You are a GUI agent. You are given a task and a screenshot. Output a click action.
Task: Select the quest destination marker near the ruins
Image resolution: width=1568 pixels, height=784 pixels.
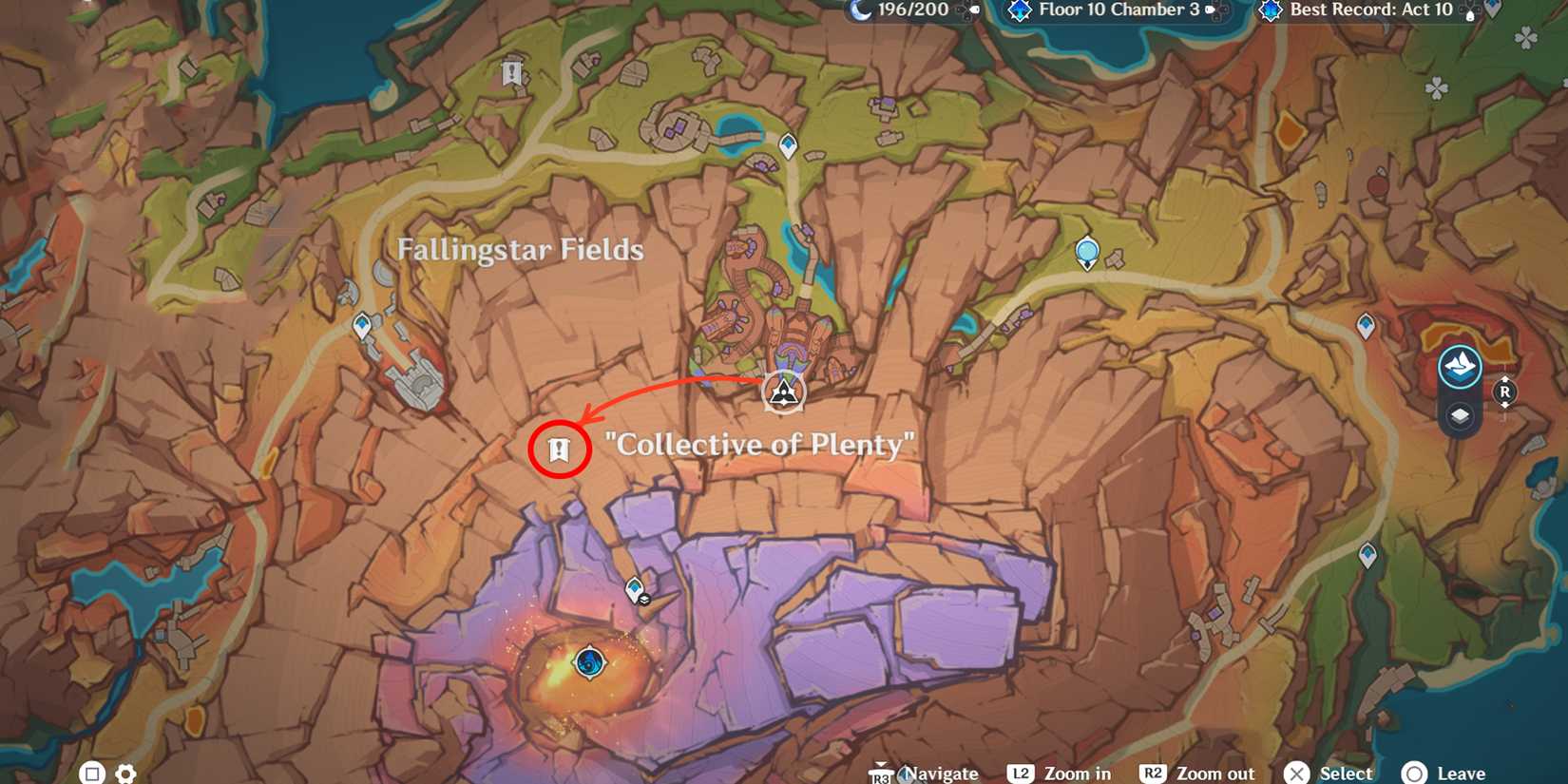(x=781, y=390)
